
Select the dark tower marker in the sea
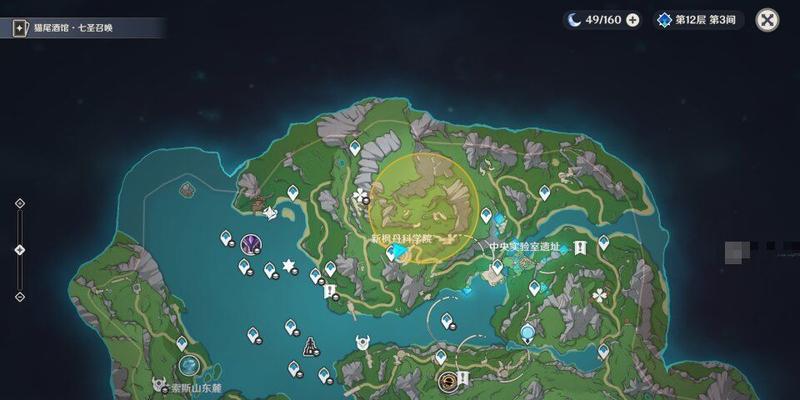(310, 346)
